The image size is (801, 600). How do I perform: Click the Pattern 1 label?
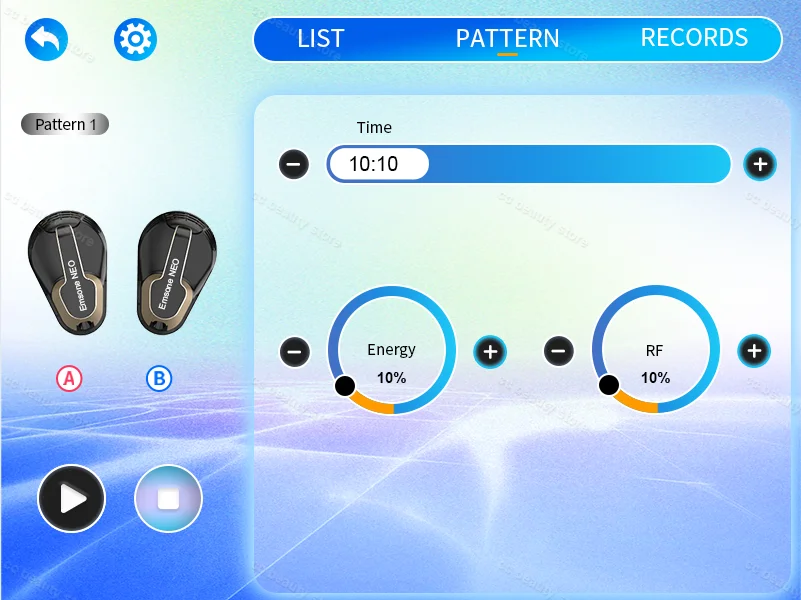pos(65,125)
